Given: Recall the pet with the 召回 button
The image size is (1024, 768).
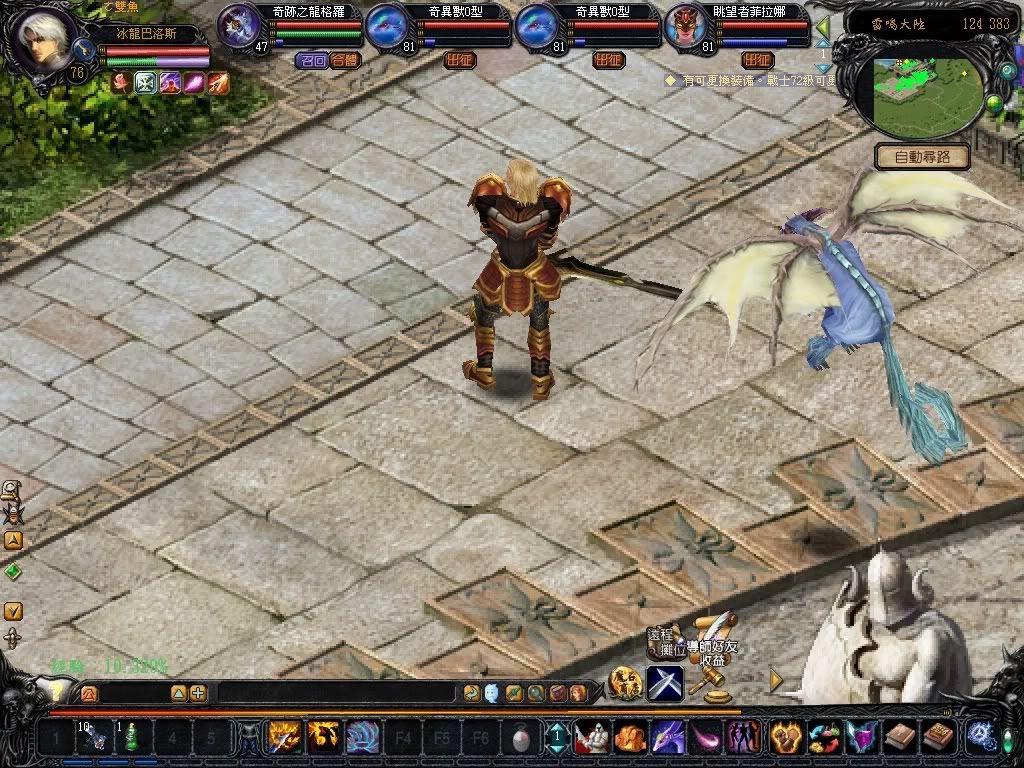Looking at the screenshot, I should click(x=313, y=60).
